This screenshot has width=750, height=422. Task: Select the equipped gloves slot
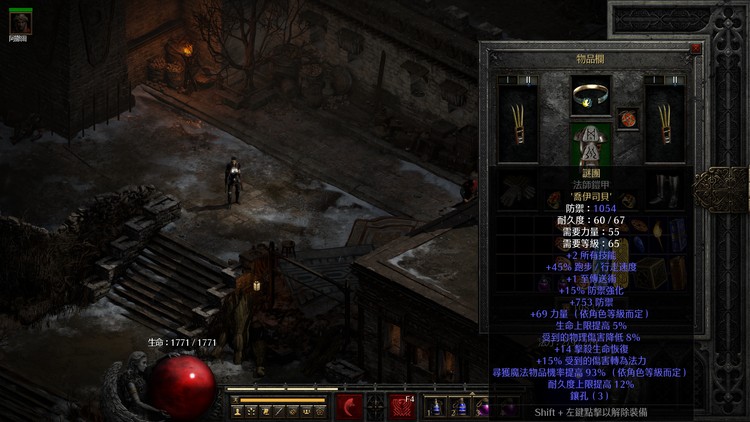pyautogui.click(x=518, y=187)
